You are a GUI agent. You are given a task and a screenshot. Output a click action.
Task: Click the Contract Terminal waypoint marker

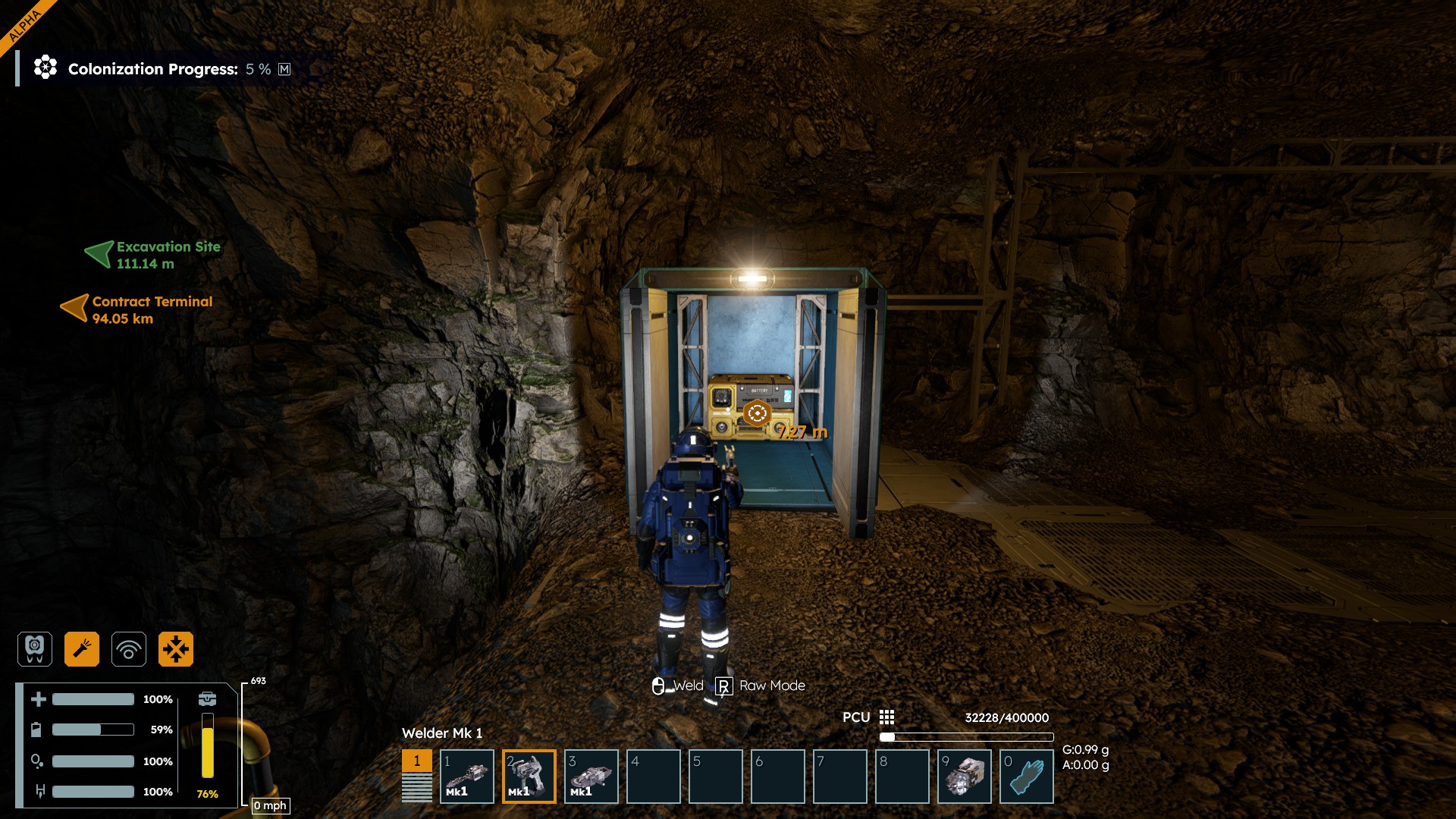pyautogui.click(x=74, y=308)
